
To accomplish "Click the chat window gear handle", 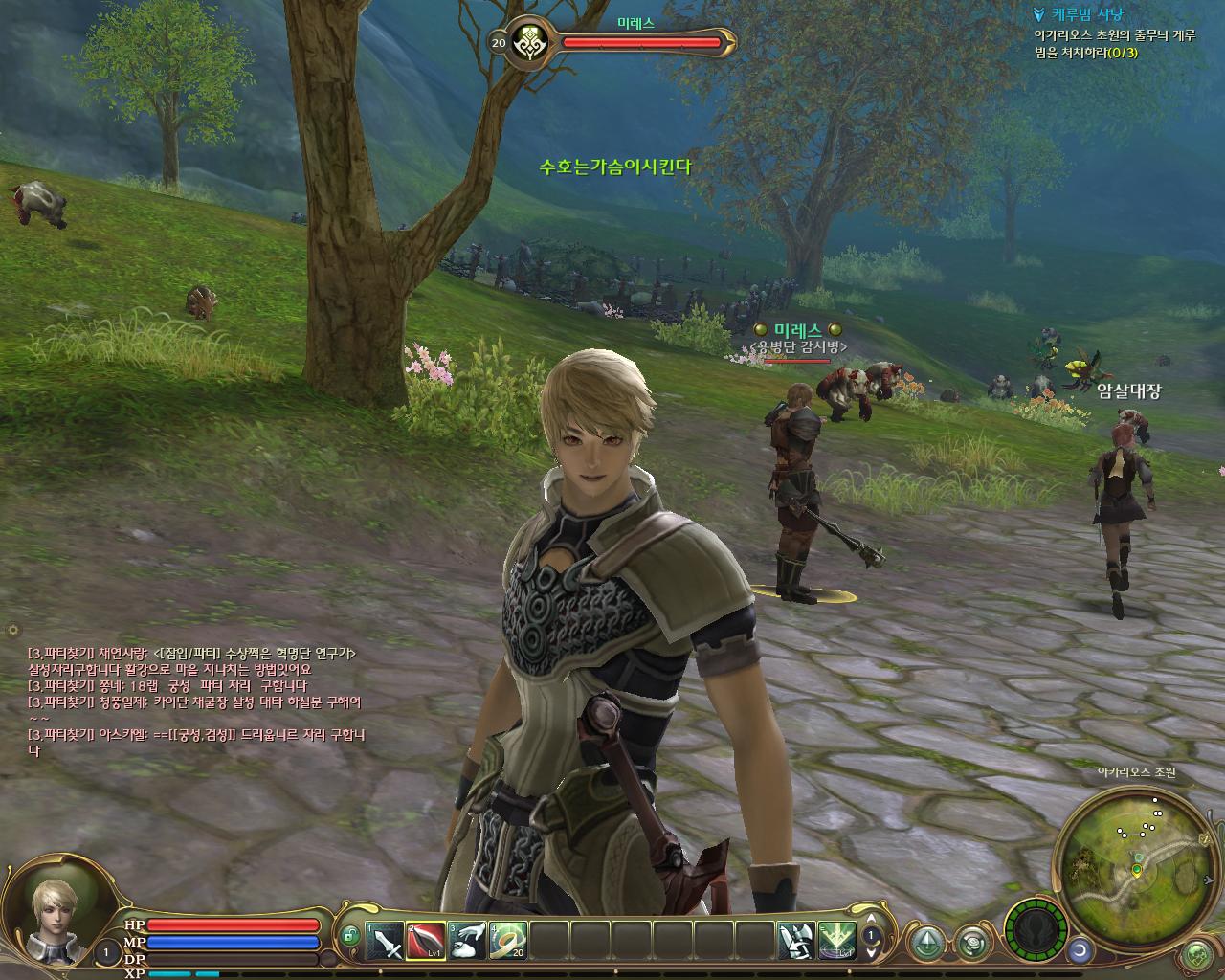I will 12,630.
